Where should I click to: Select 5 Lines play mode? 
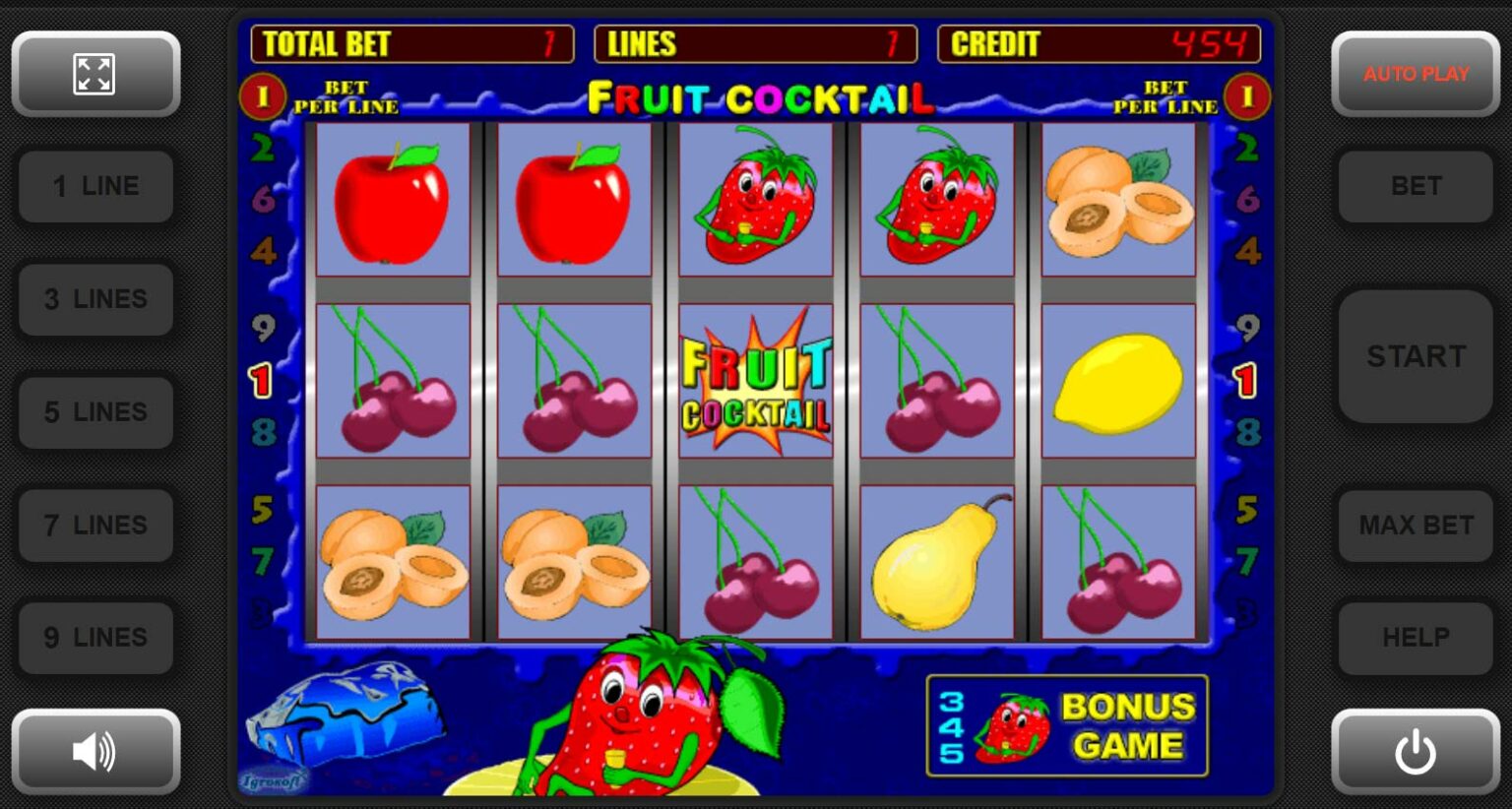[94, 412]
